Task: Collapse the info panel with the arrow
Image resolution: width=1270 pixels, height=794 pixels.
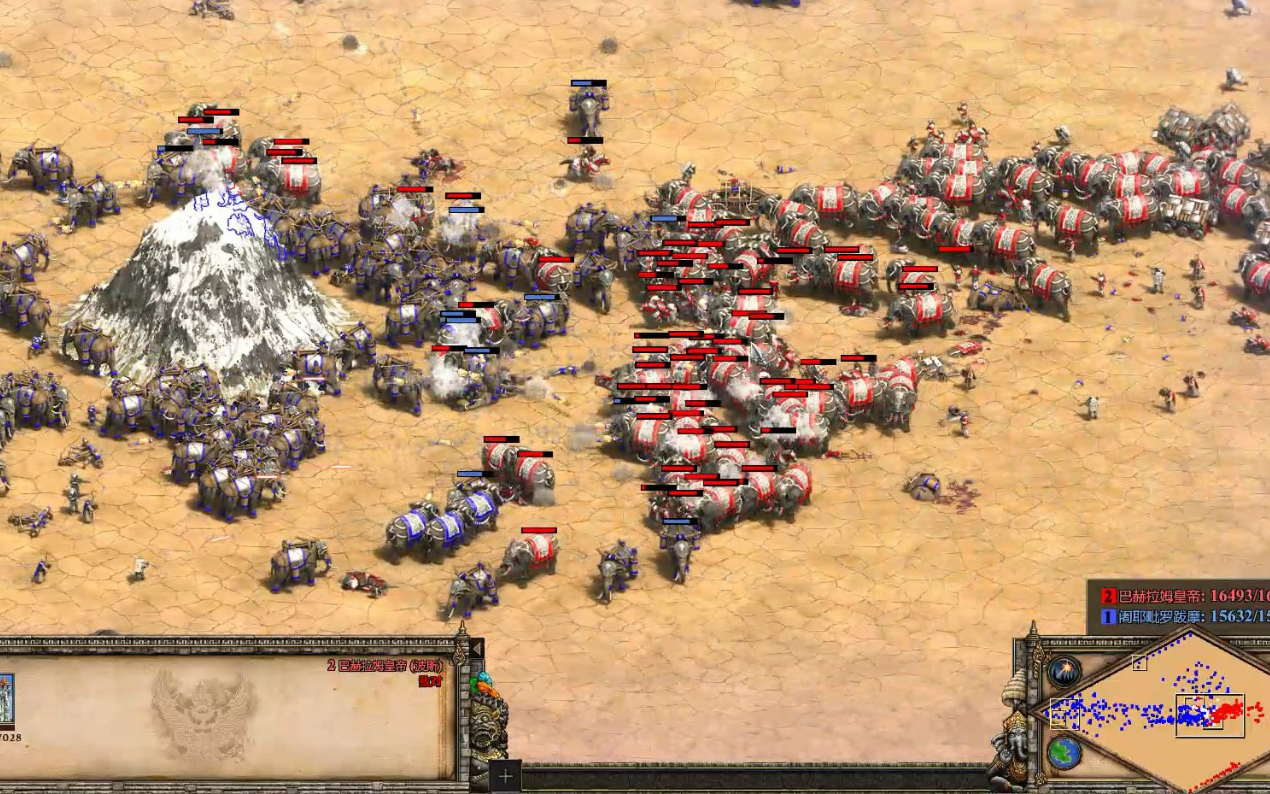Action: (x=477, y=650)
